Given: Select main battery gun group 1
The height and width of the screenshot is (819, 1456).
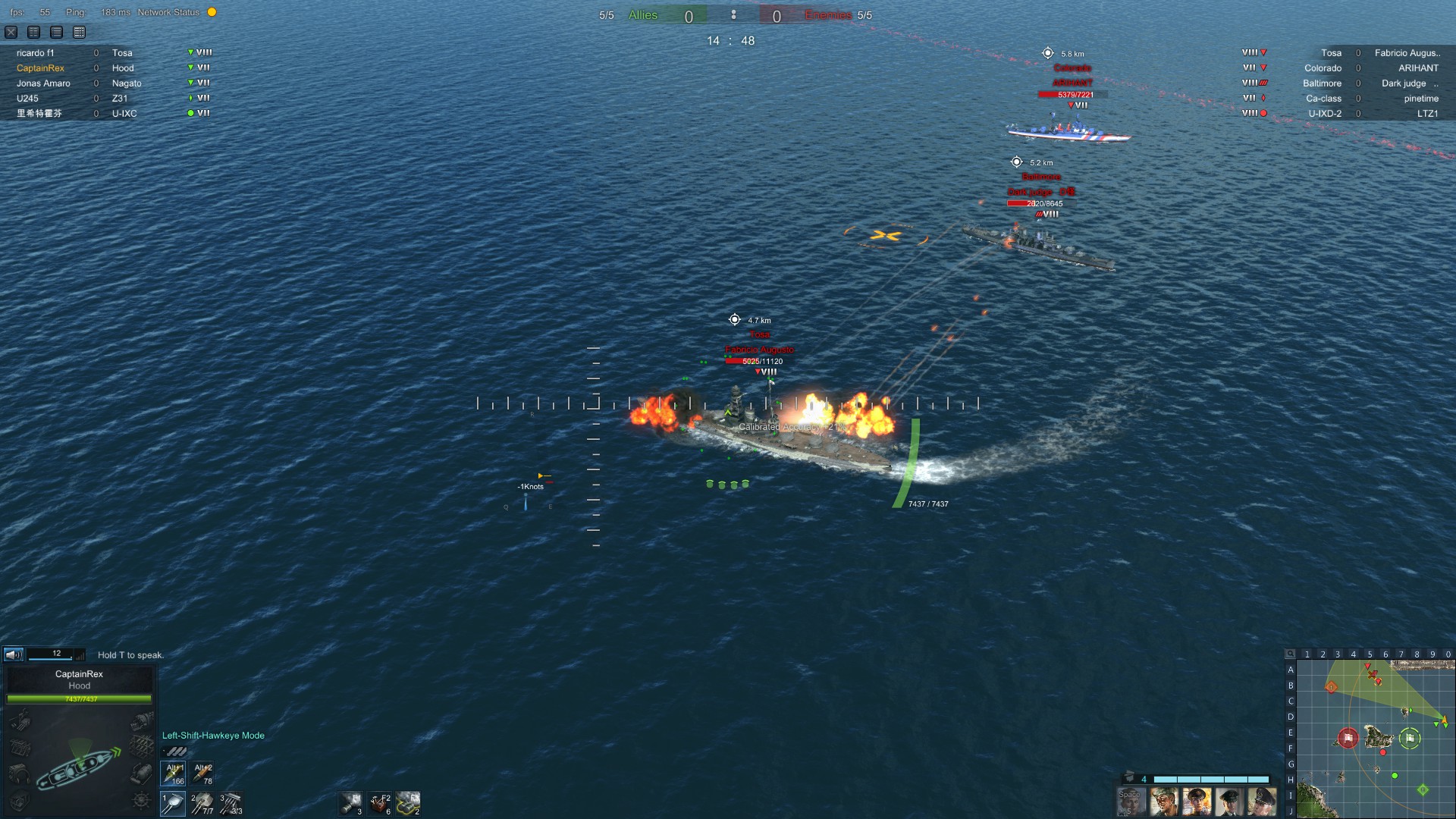Looking at the screenshot, I should 173,803.
